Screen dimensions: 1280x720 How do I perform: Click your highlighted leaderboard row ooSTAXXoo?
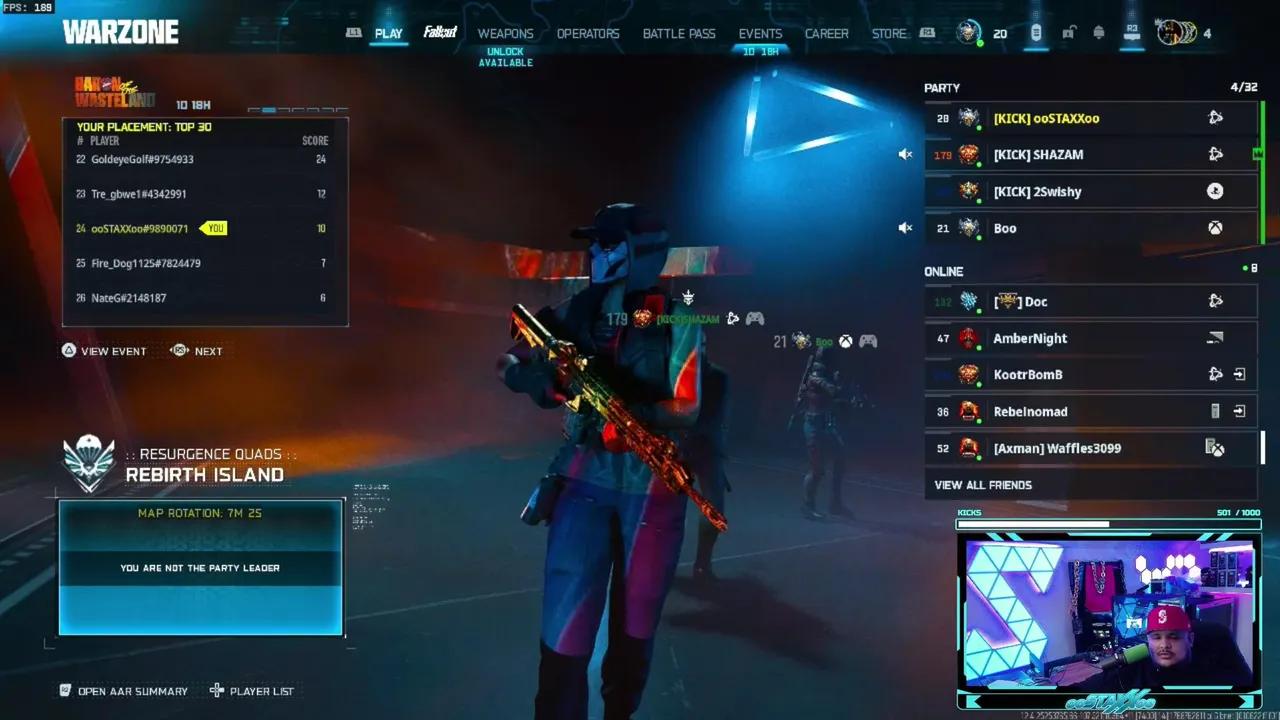tap(150, 228)
